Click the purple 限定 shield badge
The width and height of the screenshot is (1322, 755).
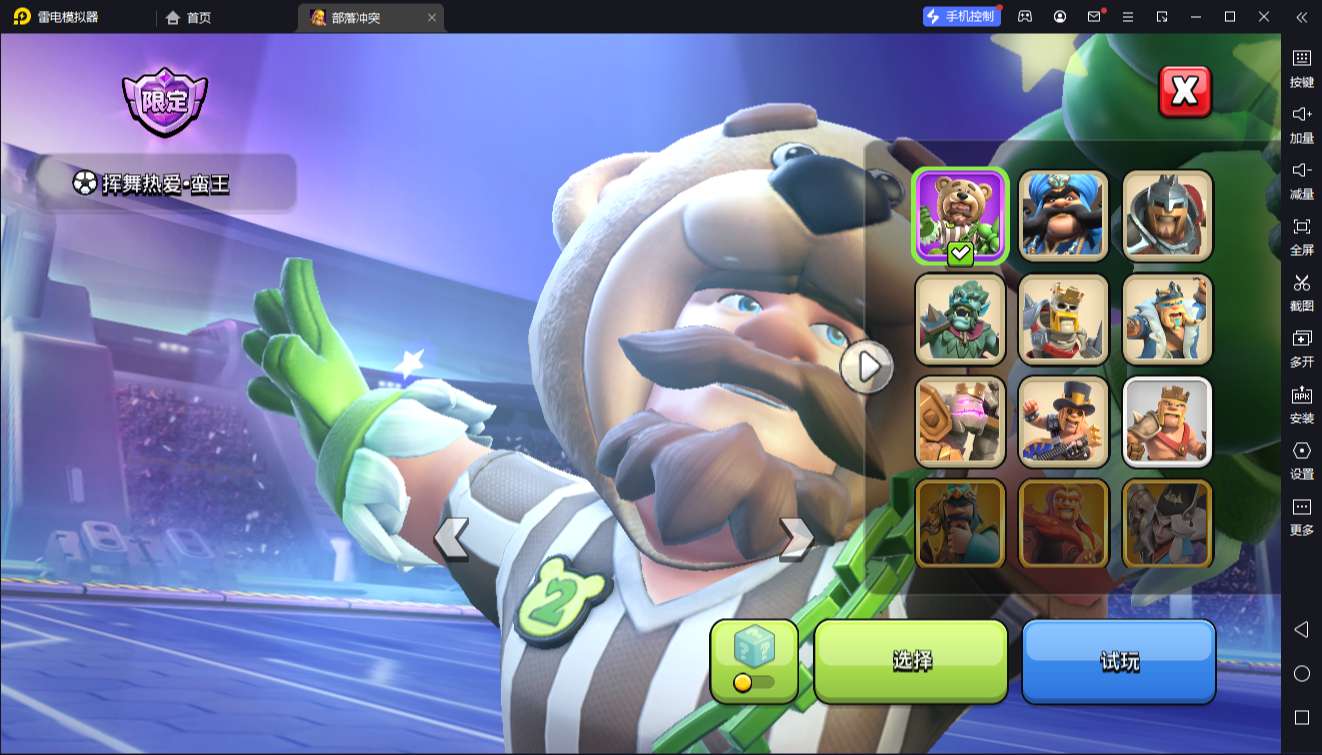[164, 102]
